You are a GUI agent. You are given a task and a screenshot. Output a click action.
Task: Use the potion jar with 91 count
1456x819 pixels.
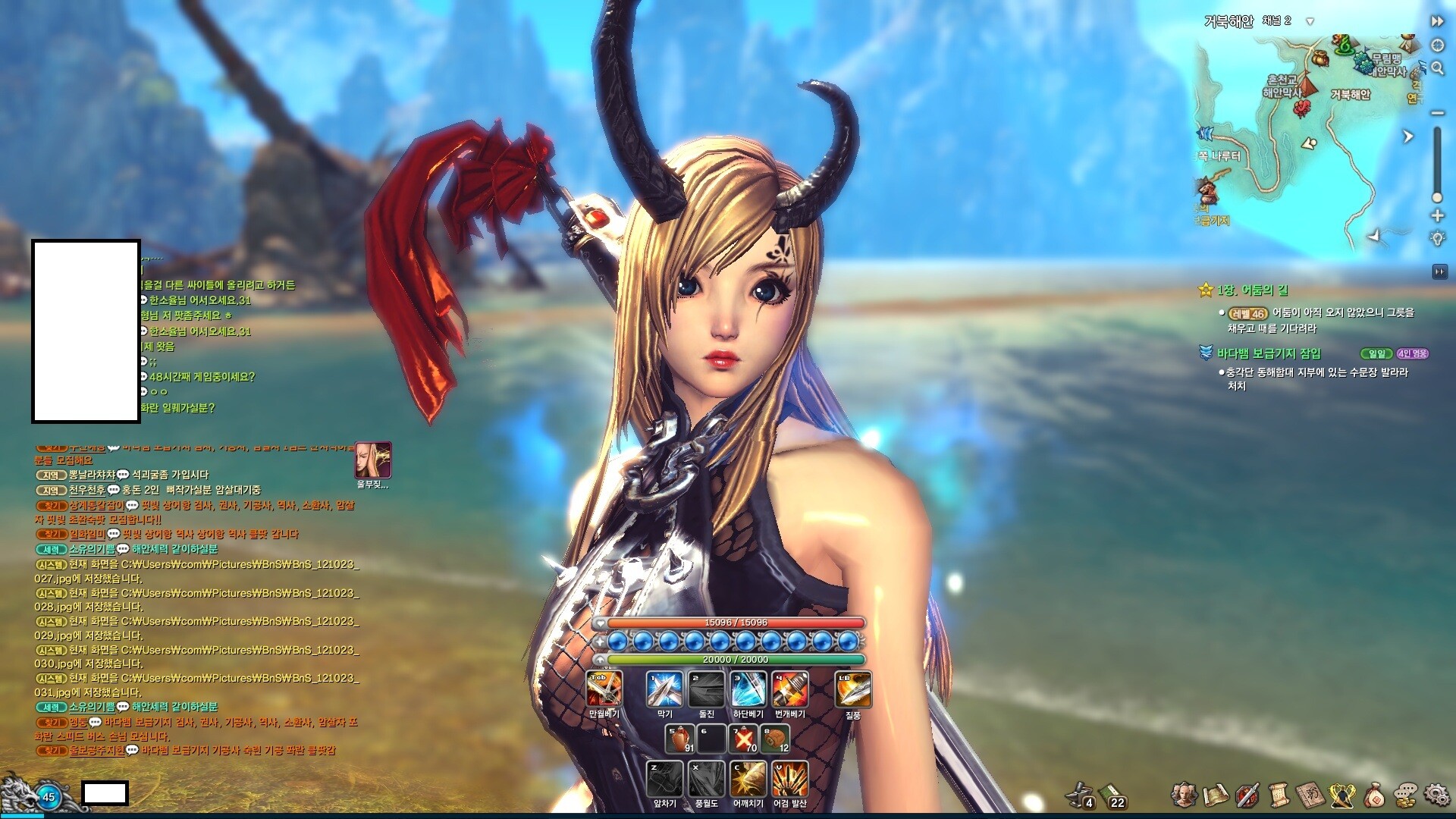(679, 739)
